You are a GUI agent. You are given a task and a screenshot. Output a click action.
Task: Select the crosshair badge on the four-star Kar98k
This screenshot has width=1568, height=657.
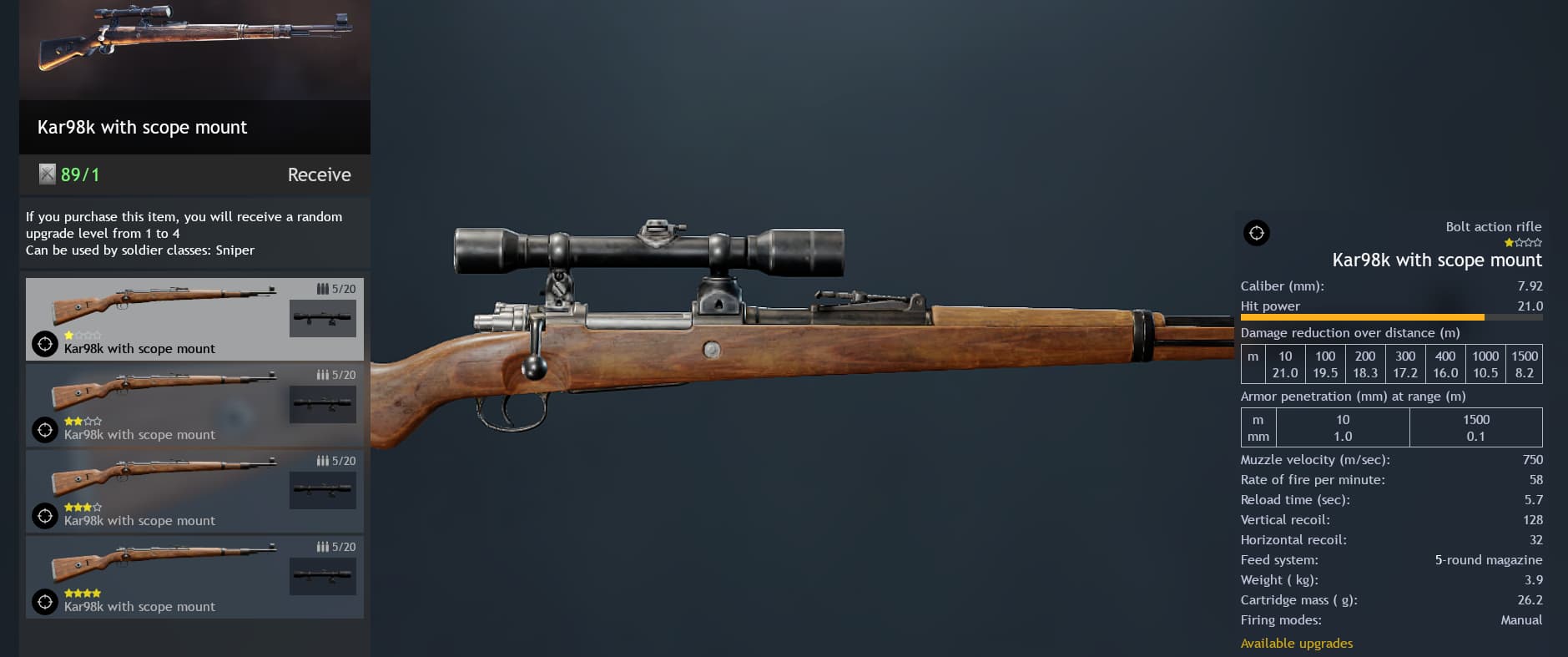(44, 602)
